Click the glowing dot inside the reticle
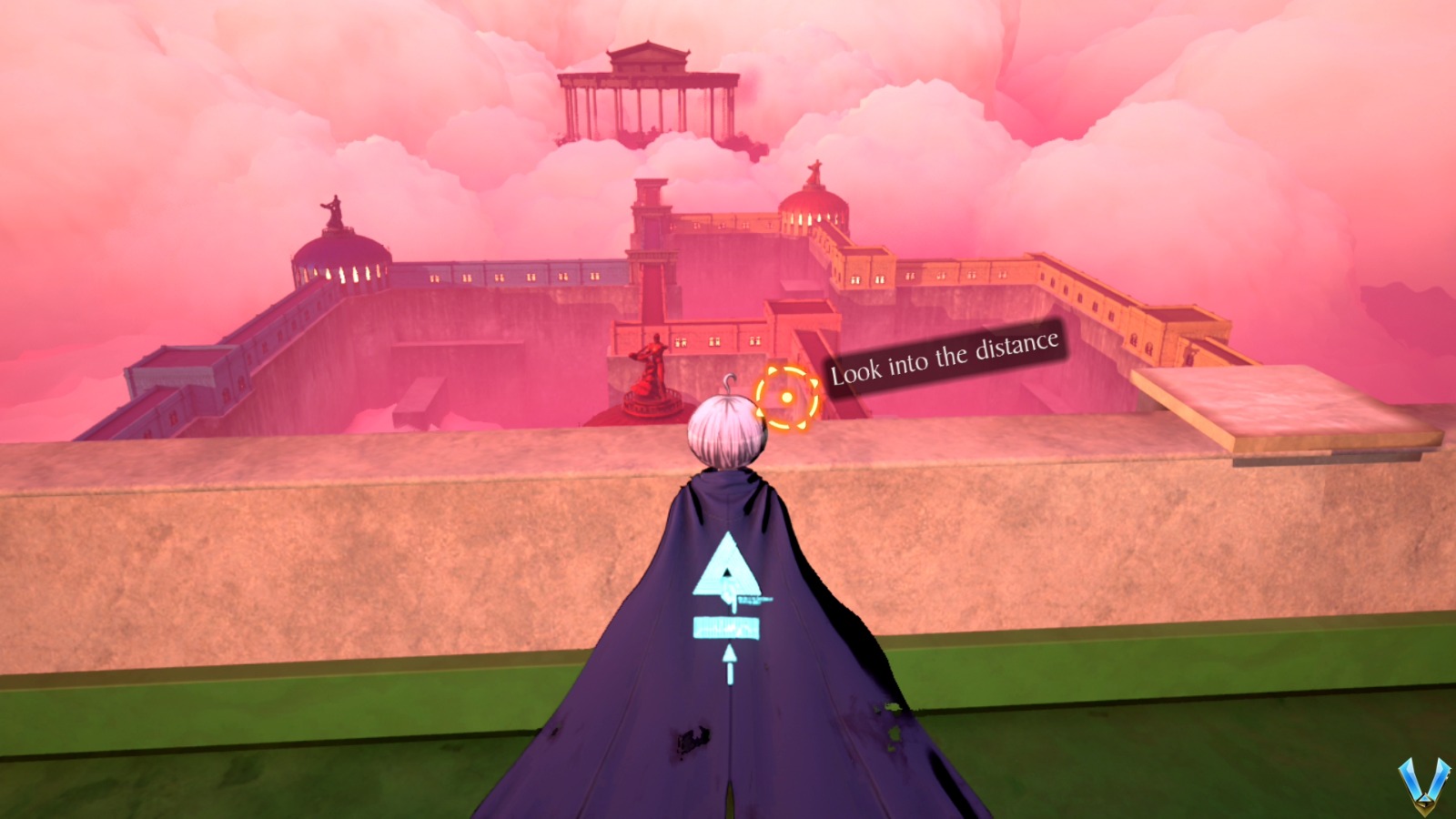Viewport: 1456px width, 819px height. point(788,396)
